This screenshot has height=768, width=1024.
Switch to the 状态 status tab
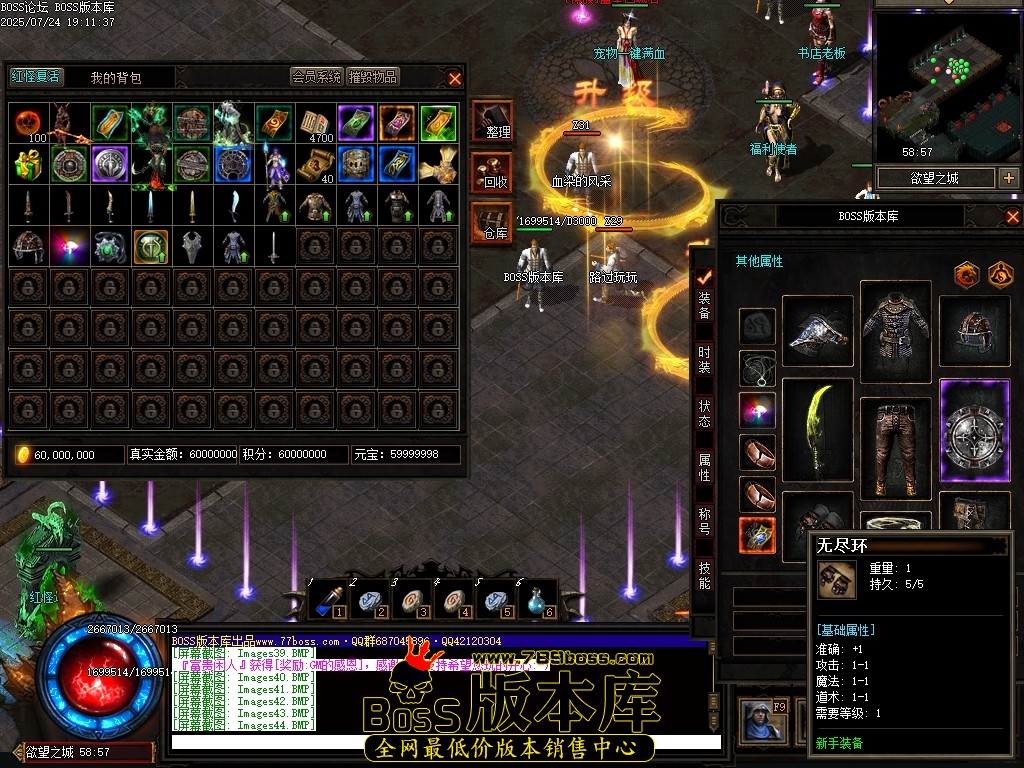705,410
